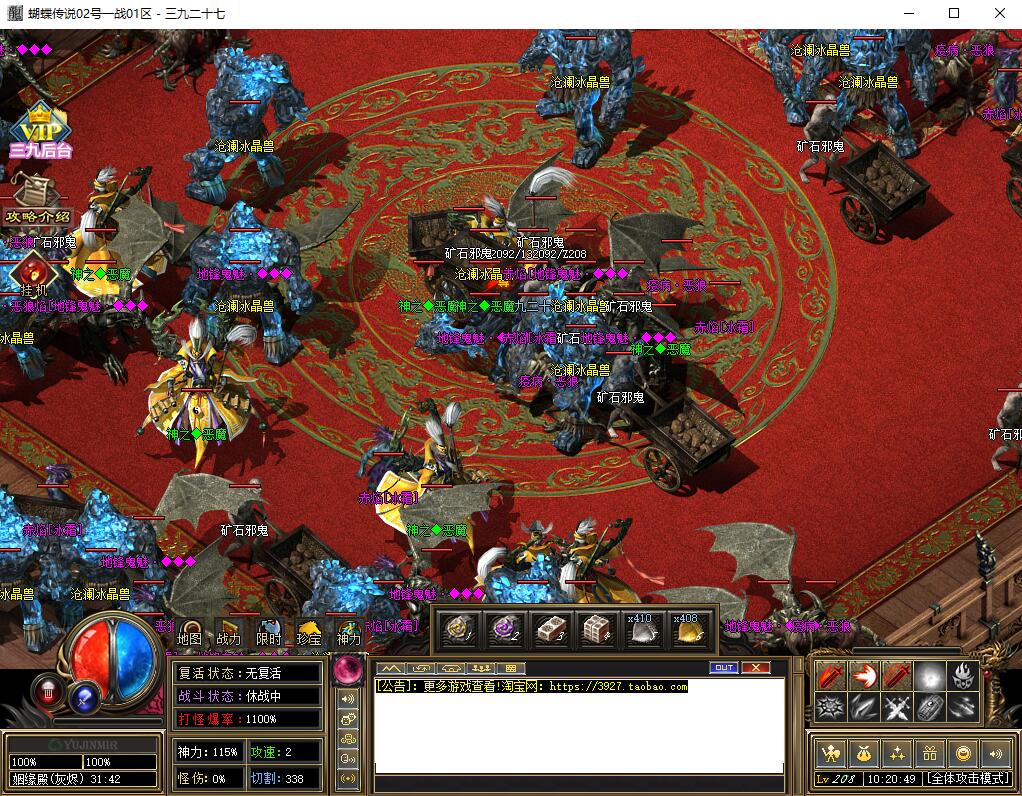The height and width of the screenshot is (796, 1022).
Task: Open the money bag inventory icon
Action: [863, 752]
